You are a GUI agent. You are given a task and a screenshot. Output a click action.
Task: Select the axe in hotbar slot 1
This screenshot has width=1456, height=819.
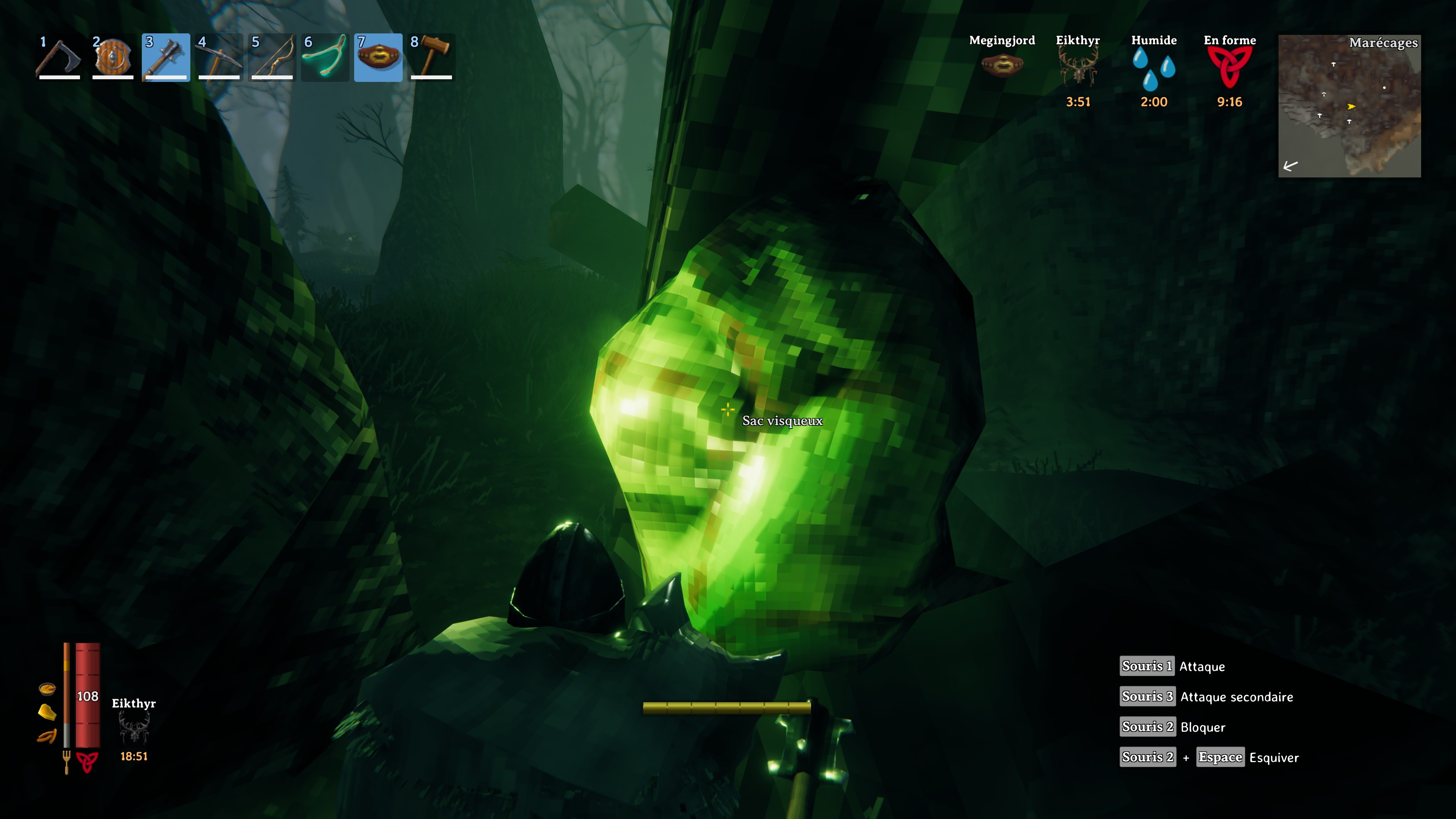60,56
